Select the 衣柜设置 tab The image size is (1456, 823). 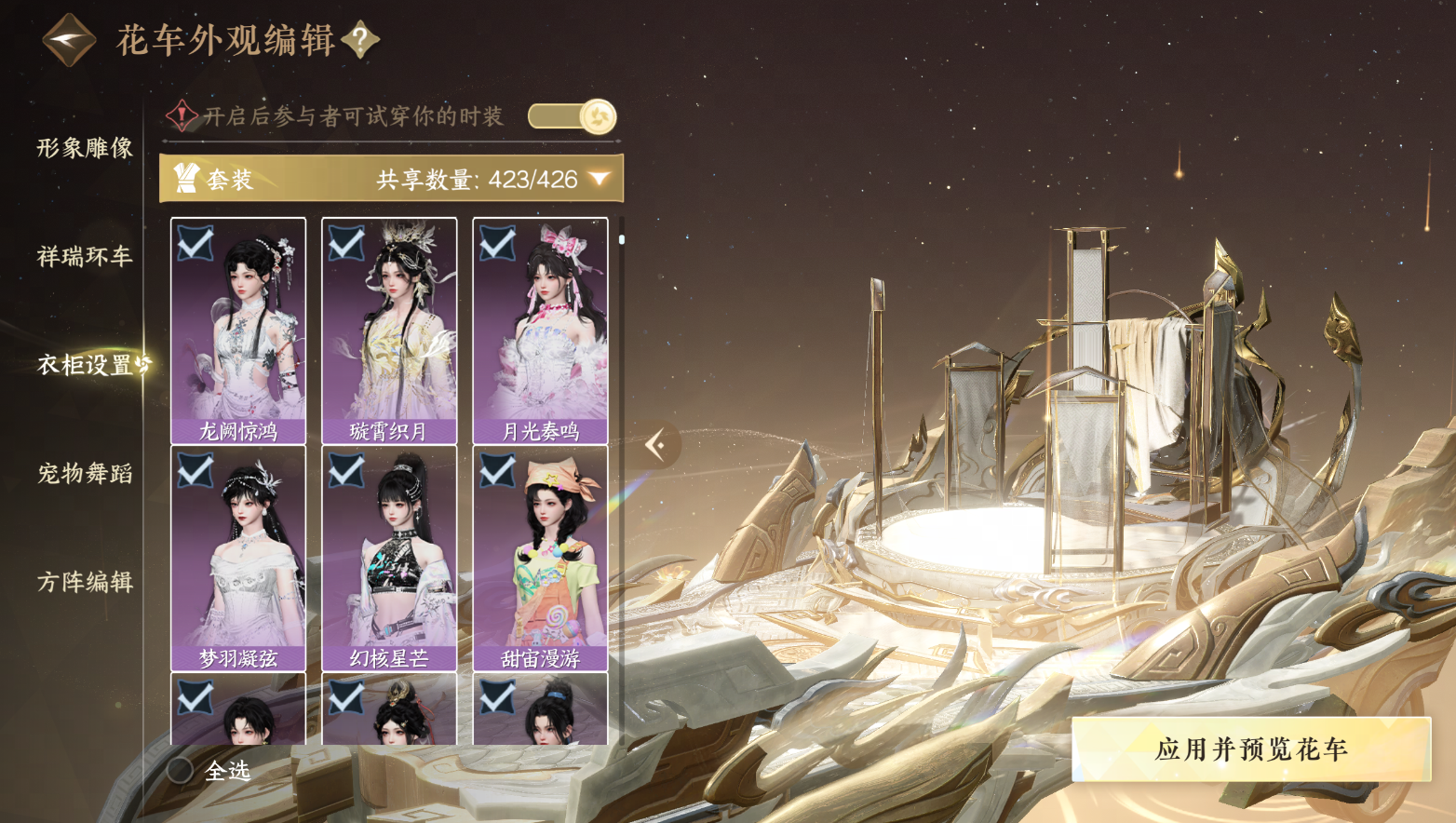pyautogui.click(x=85, y=364)
